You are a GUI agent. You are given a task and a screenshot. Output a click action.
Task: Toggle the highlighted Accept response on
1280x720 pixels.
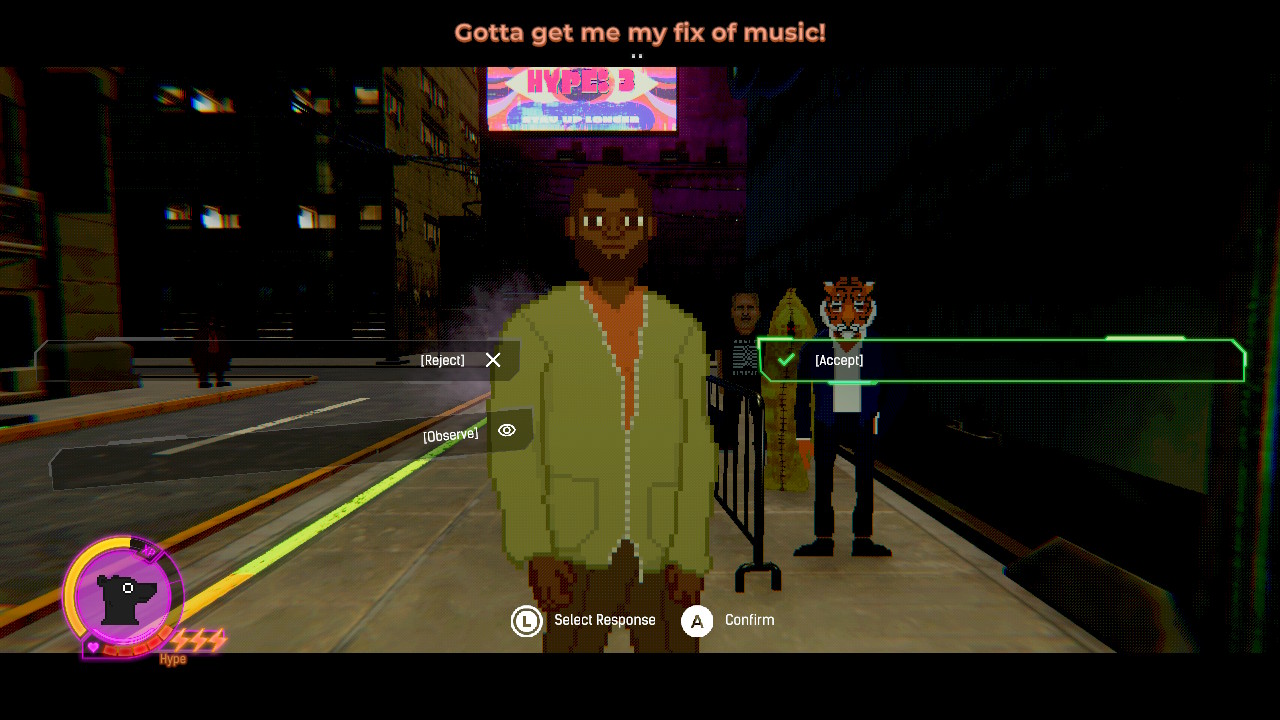(1000, 360)
